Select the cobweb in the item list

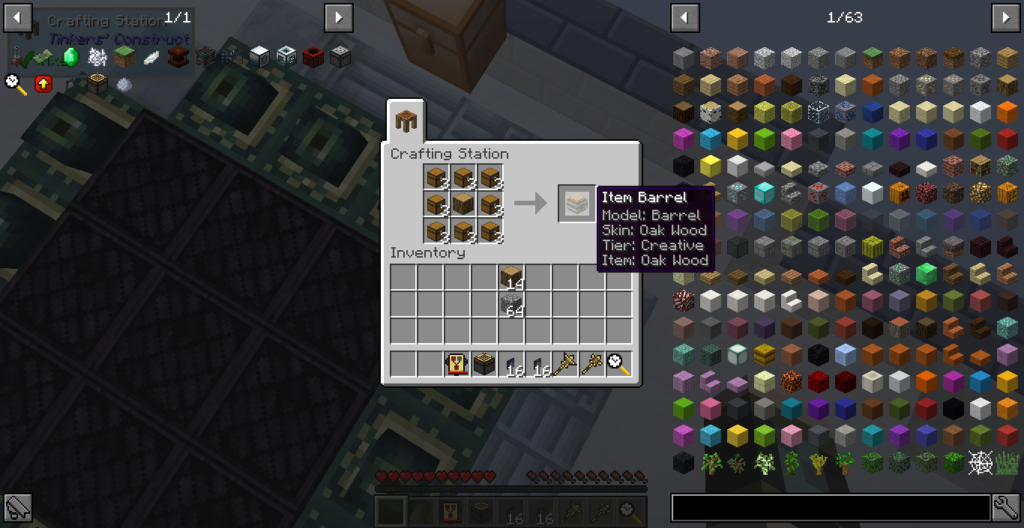point(980,463)
